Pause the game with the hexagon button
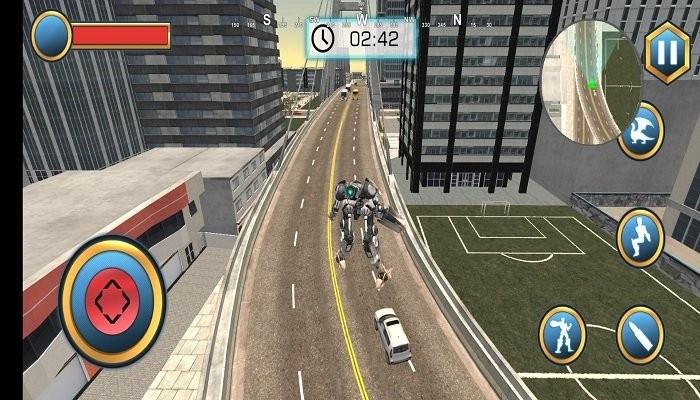This screenshot has height=400, width=700. point(667,52)
